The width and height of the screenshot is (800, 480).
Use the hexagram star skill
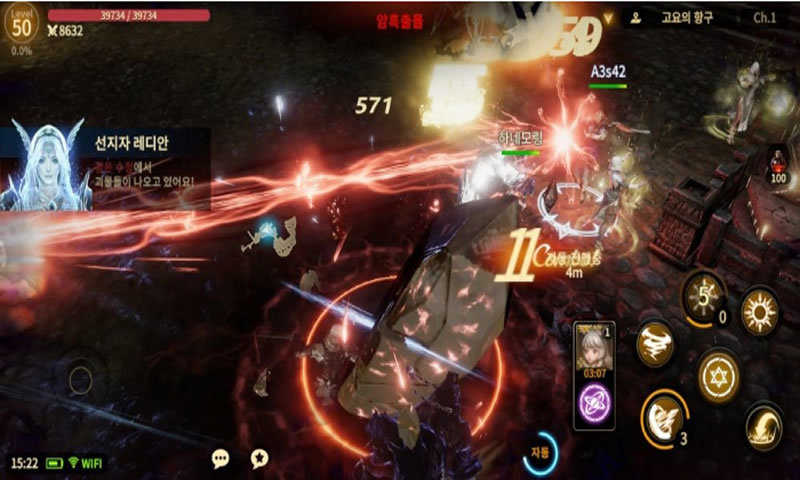click(718, 376)
